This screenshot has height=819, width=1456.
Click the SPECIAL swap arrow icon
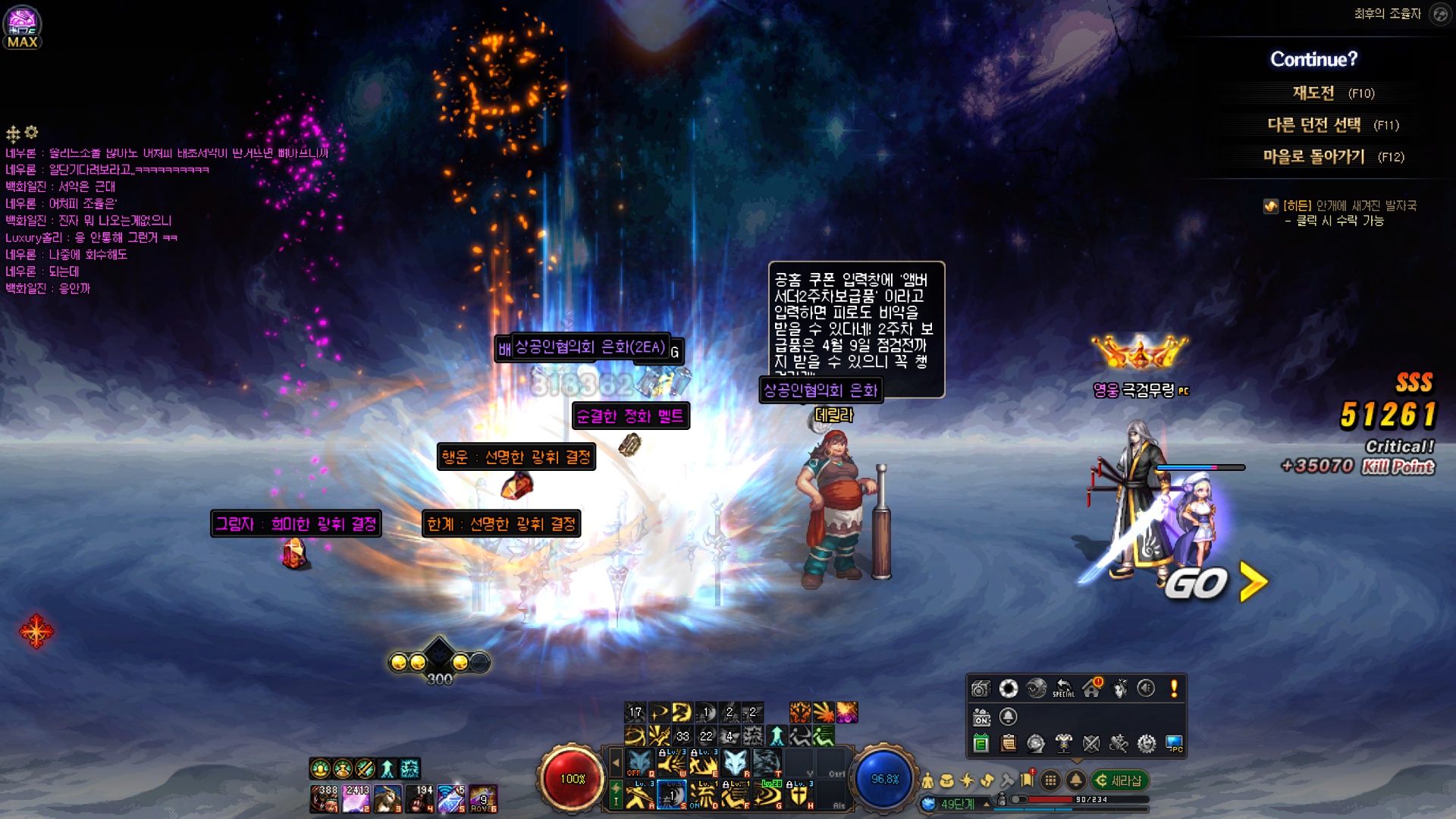point(1063,688)
